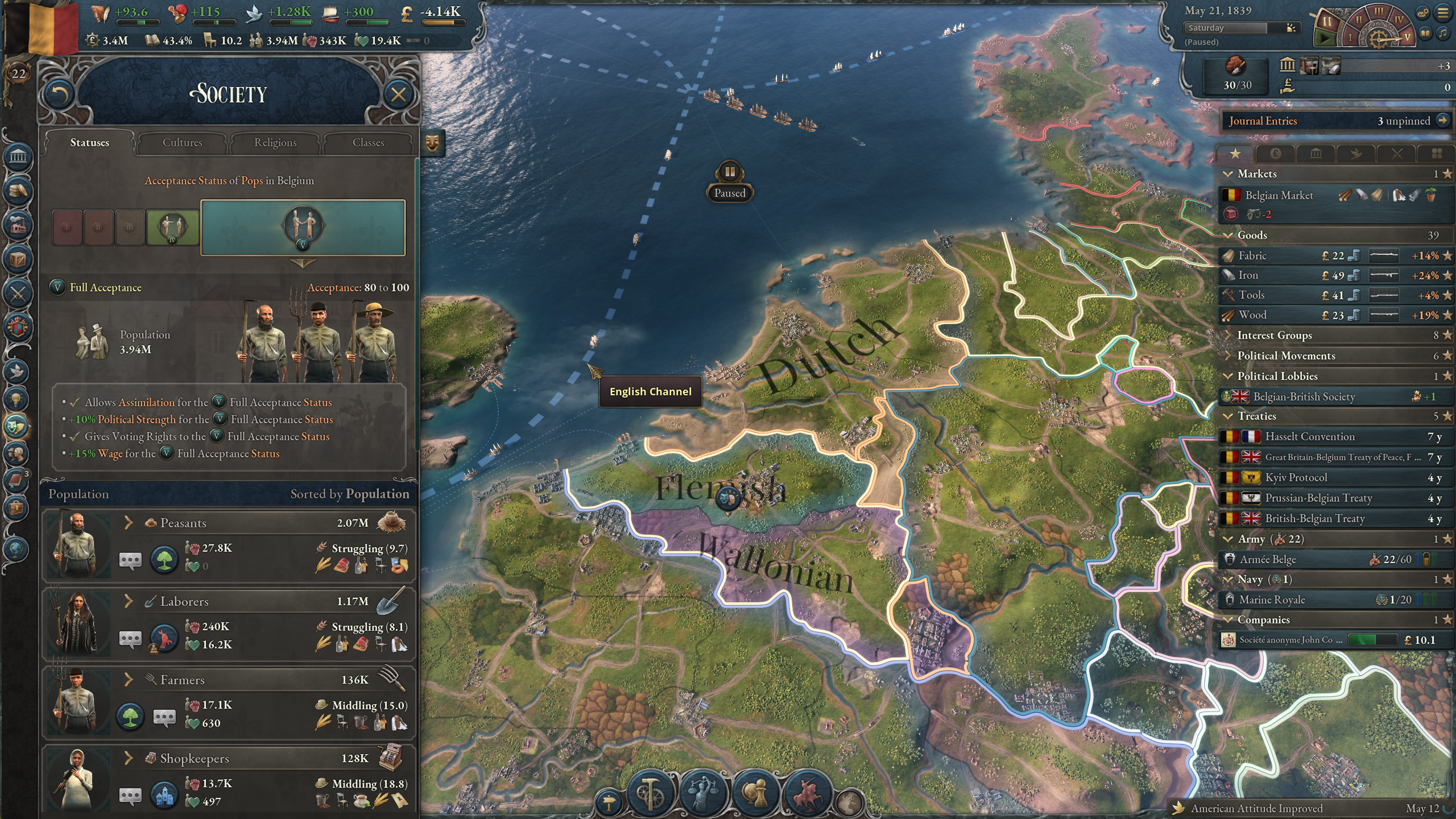Image resolution: width=1456 pixels, height=819 pixels.
Task: Open the Marine Royale navy entry
Action: 1272,600
